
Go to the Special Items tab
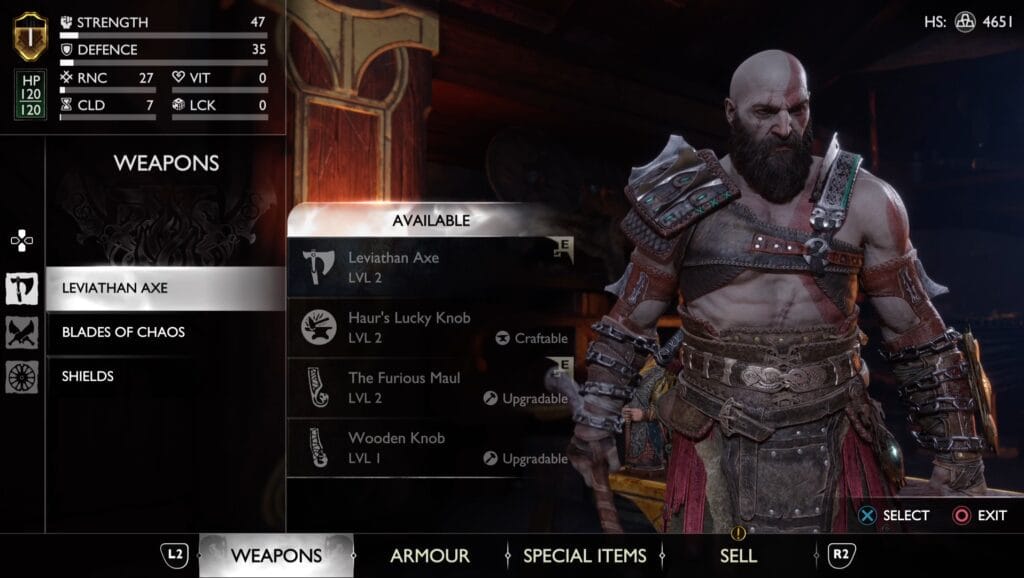click(584, 556)
